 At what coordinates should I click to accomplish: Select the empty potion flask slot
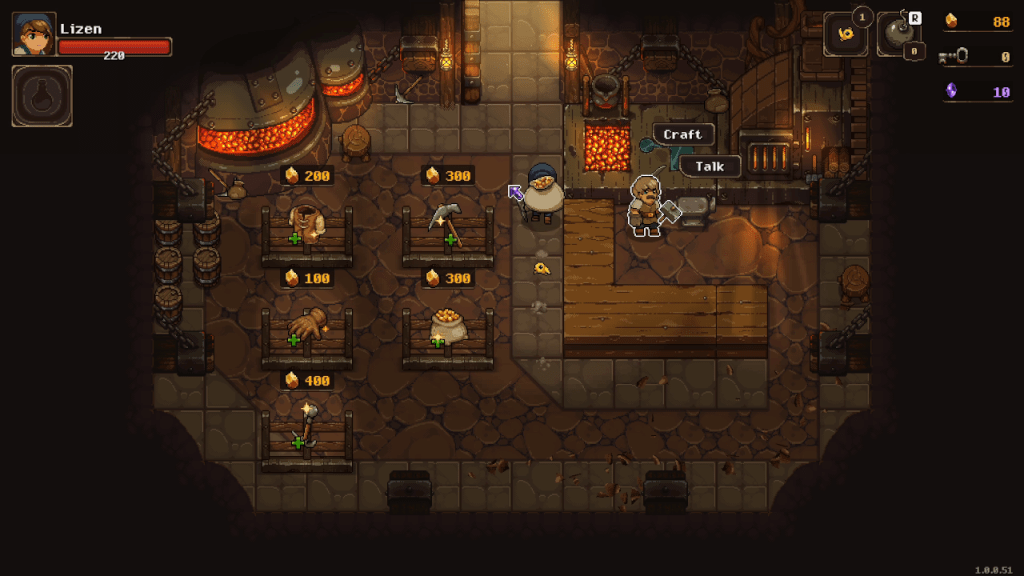pos(42,96)
